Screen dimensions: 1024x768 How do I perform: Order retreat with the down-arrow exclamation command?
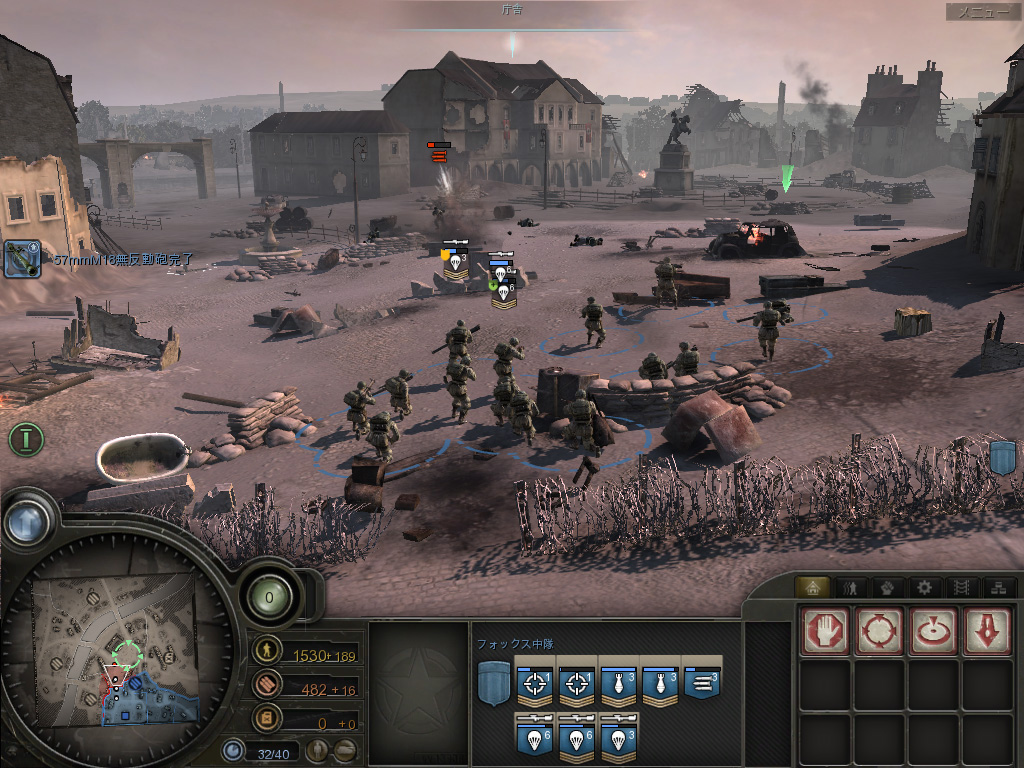coord(986,631)
